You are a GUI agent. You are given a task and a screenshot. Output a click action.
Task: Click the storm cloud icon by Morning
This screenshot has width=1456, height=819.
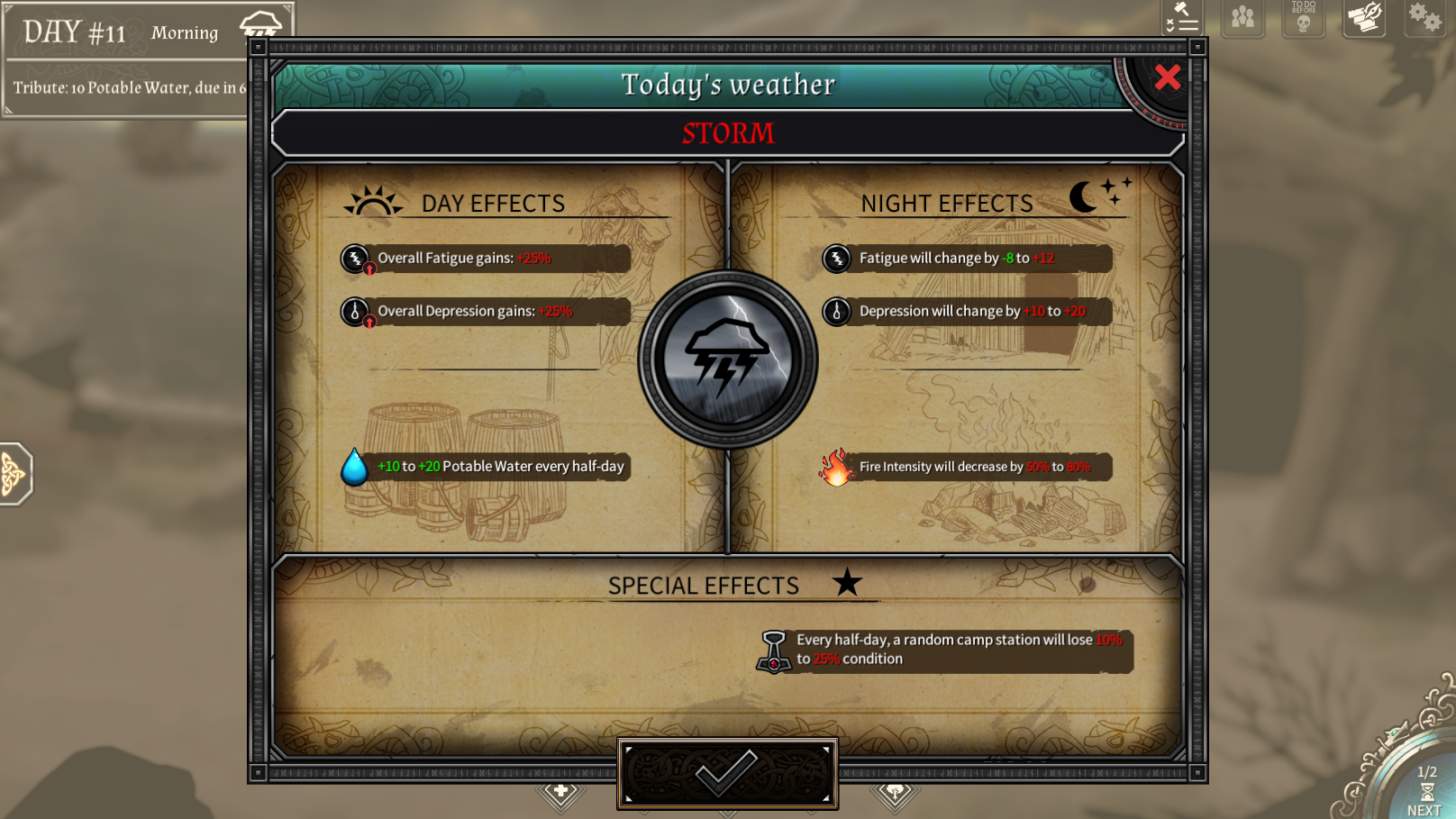click(x=261, y=24)
